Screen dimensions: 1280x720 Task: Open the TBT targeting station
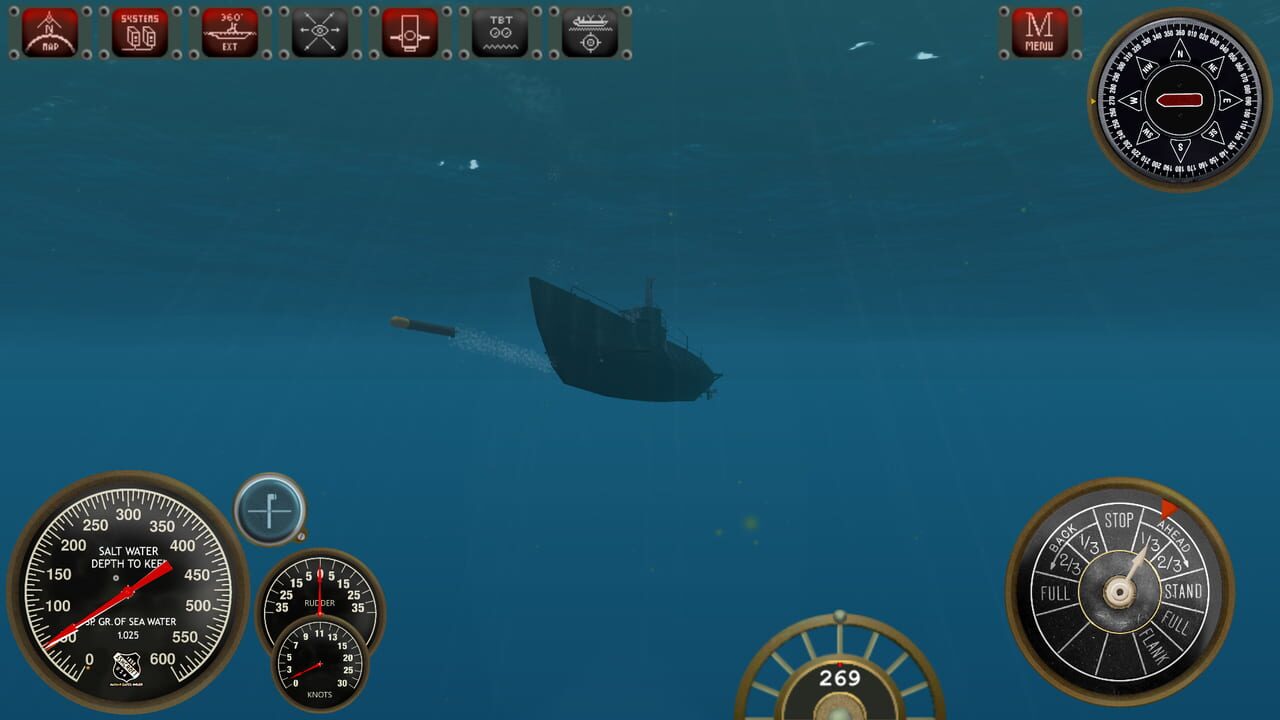pos(499,31)
